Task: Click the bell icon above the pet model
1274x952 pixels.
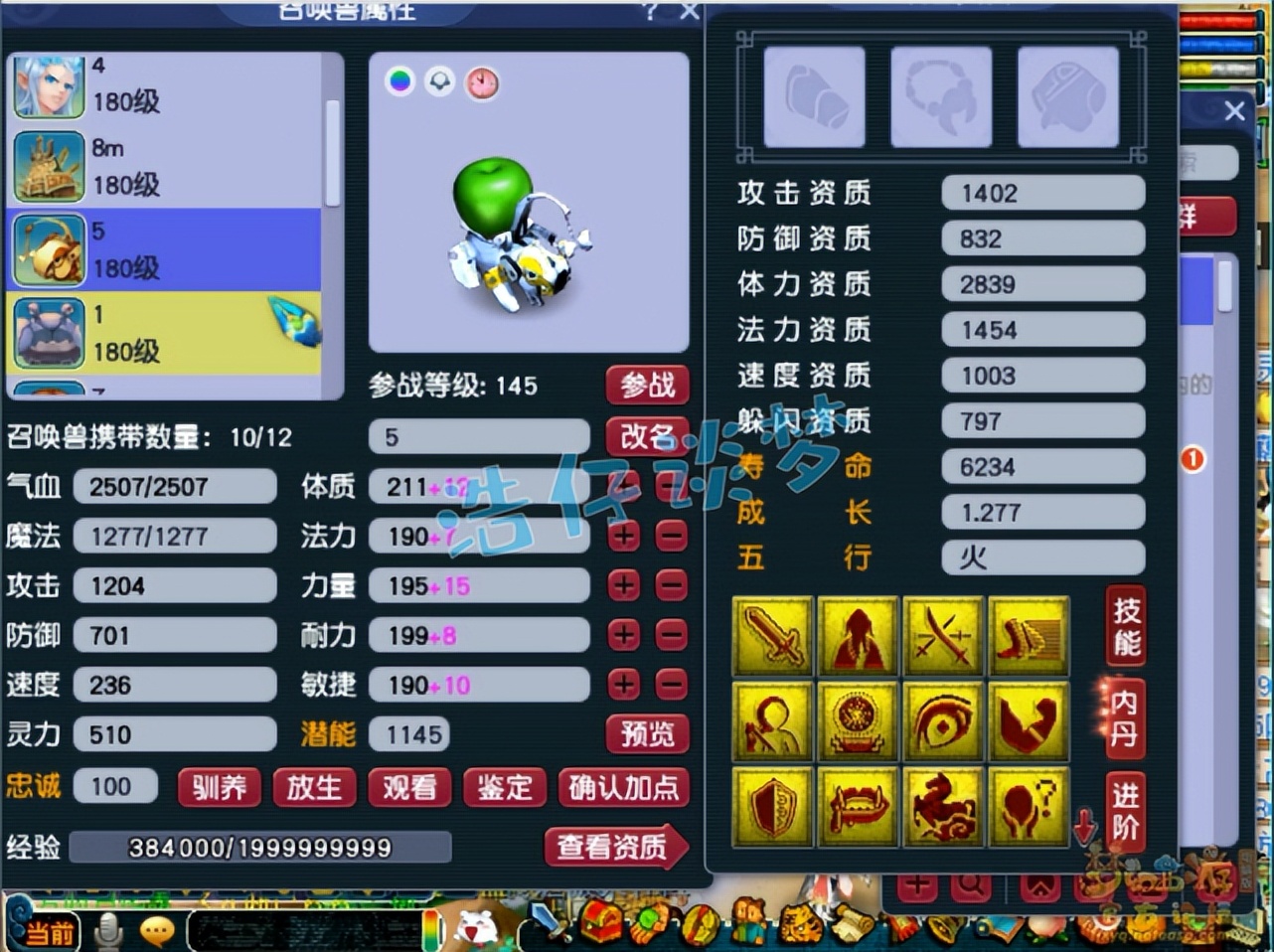Action: 440,83
